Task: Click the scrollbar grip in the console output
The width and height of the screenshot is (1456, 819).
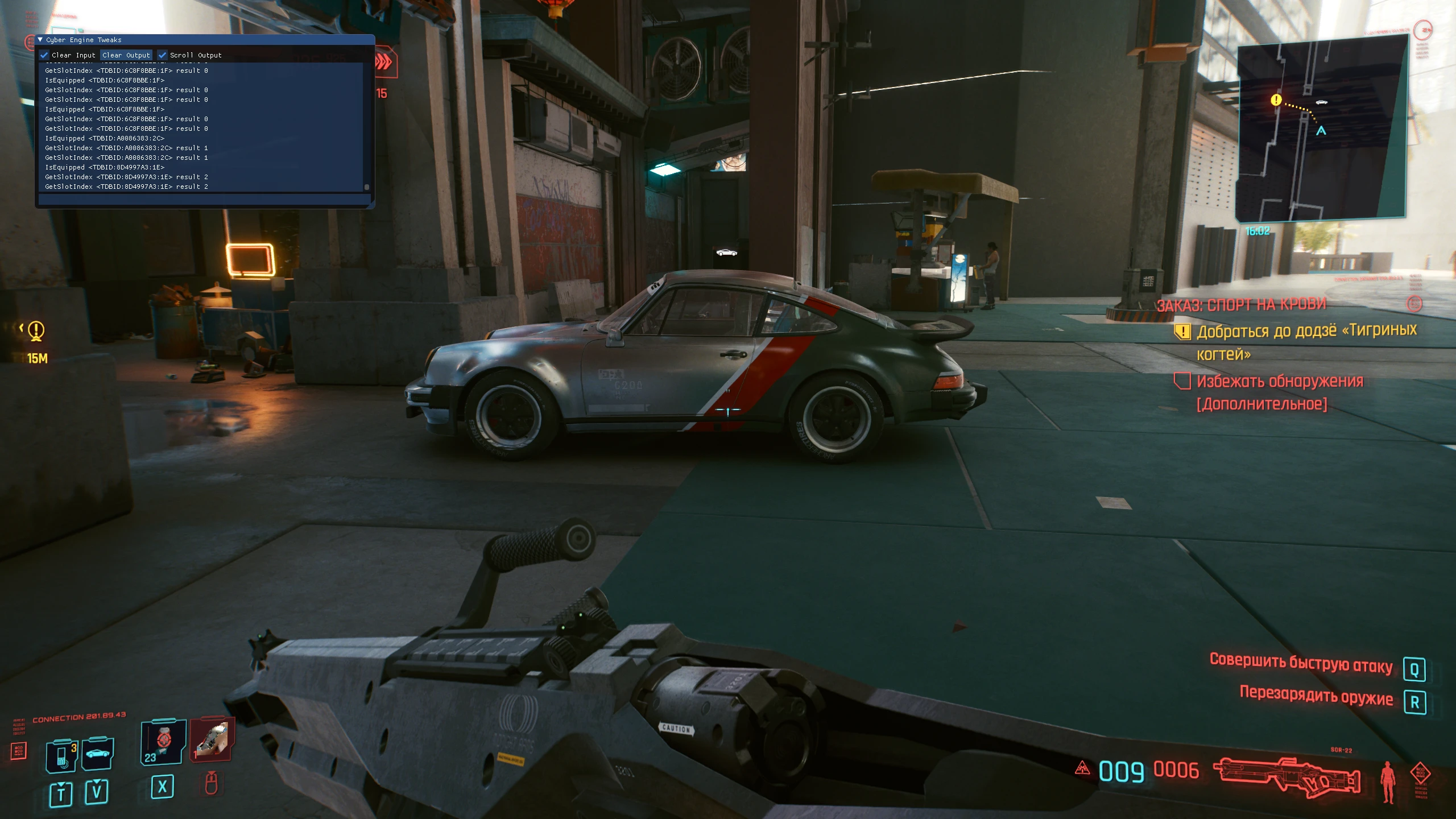Action: click(367, 187)
